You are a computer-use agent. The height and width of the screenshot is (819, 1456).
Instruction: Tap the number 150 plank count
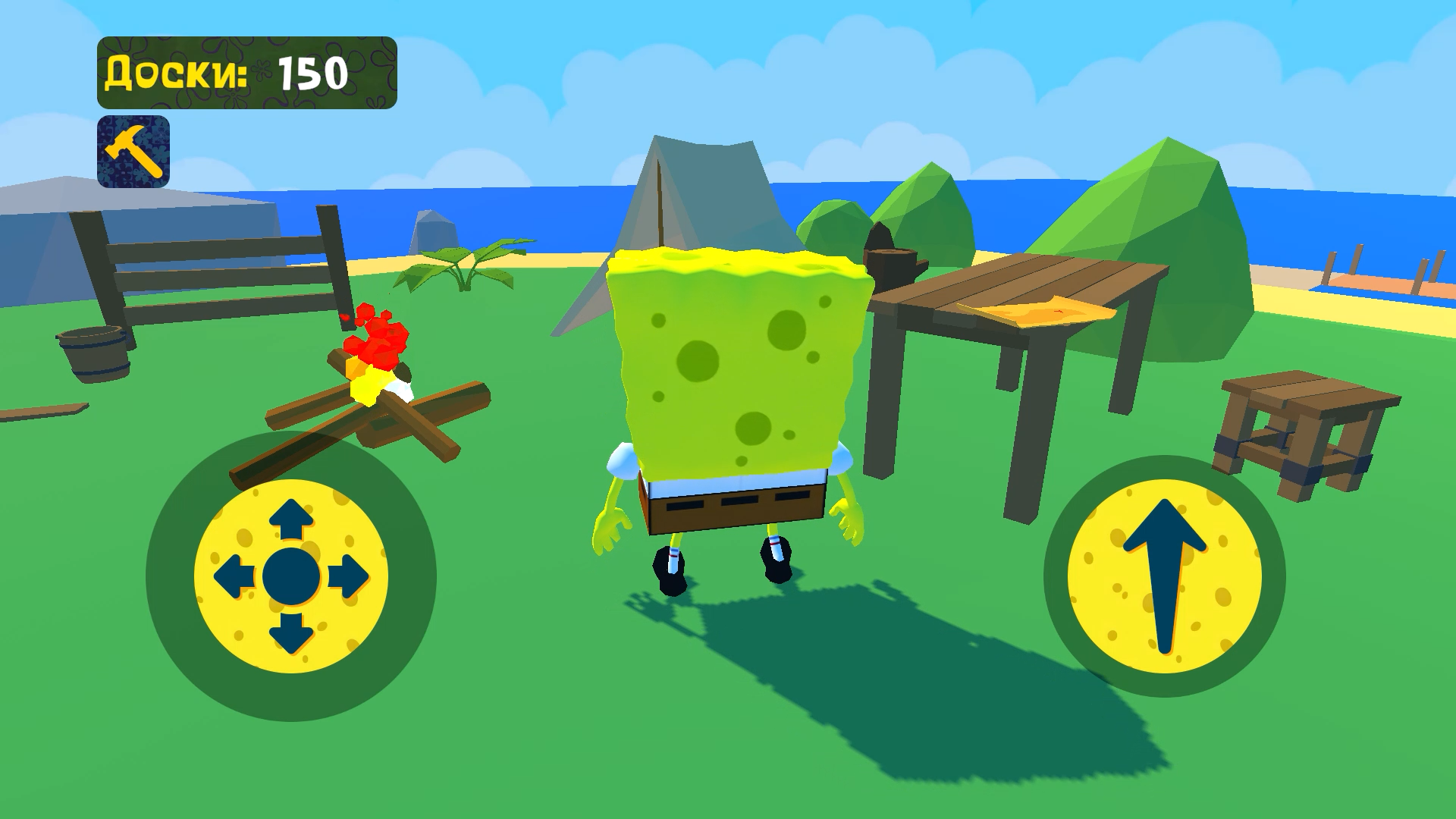315,72
